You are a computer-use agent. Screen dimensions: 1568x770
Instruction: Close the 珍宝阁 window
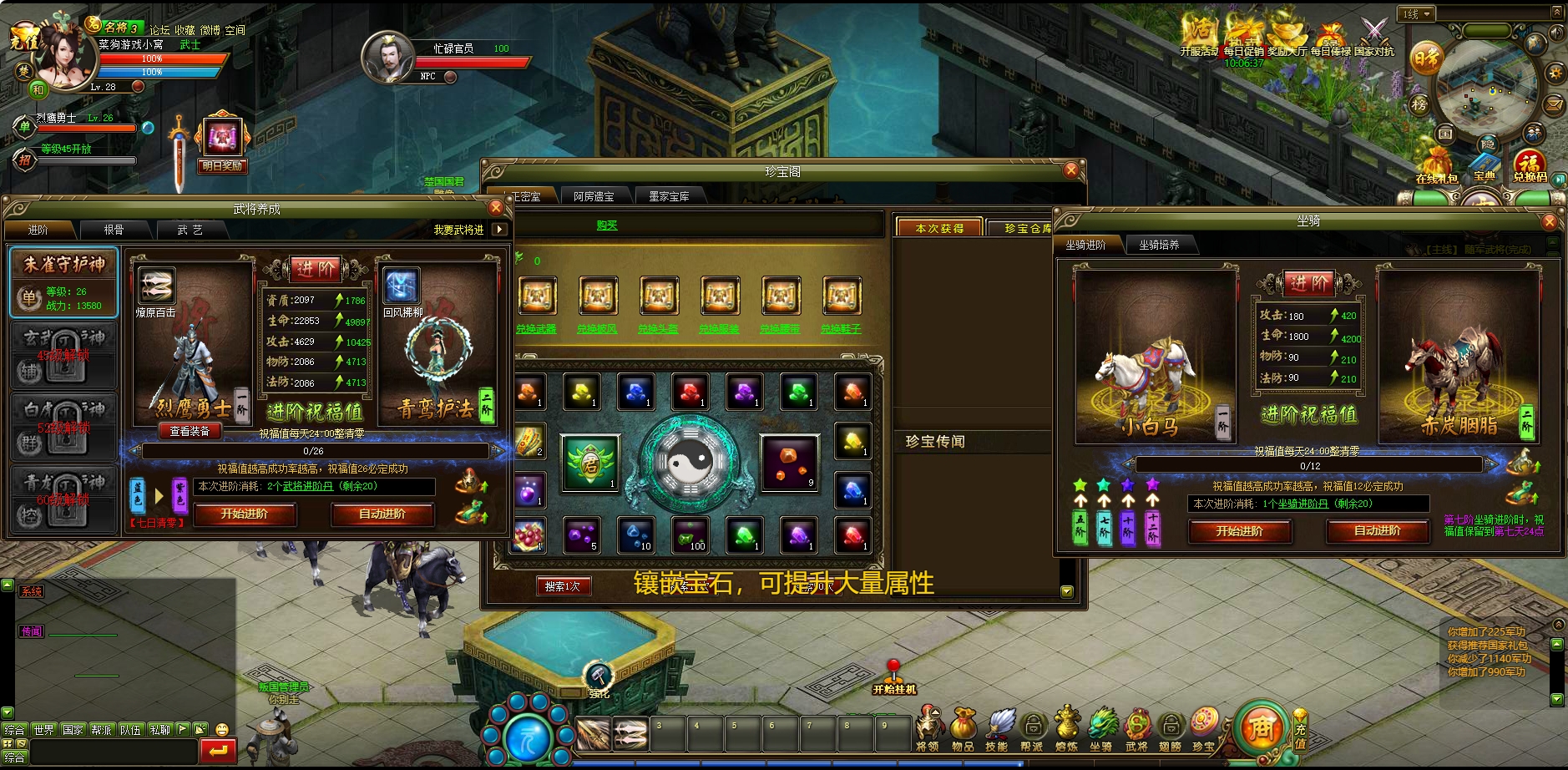coord(1071,170)
